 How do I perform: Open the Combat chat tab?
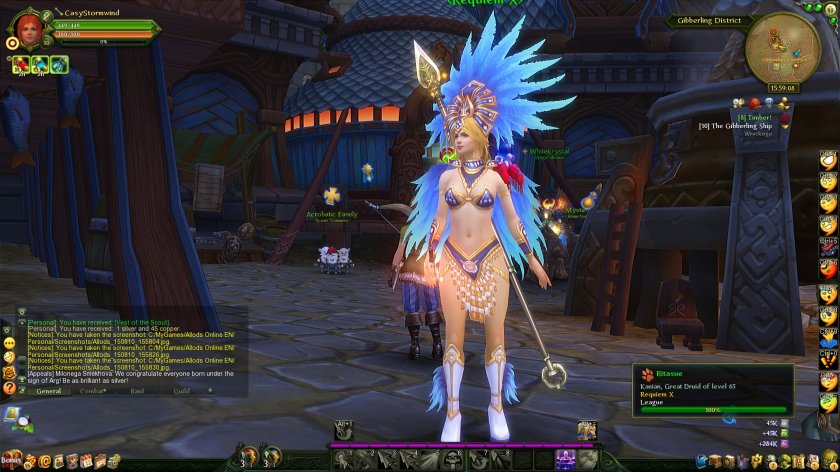tap(93, 391)
